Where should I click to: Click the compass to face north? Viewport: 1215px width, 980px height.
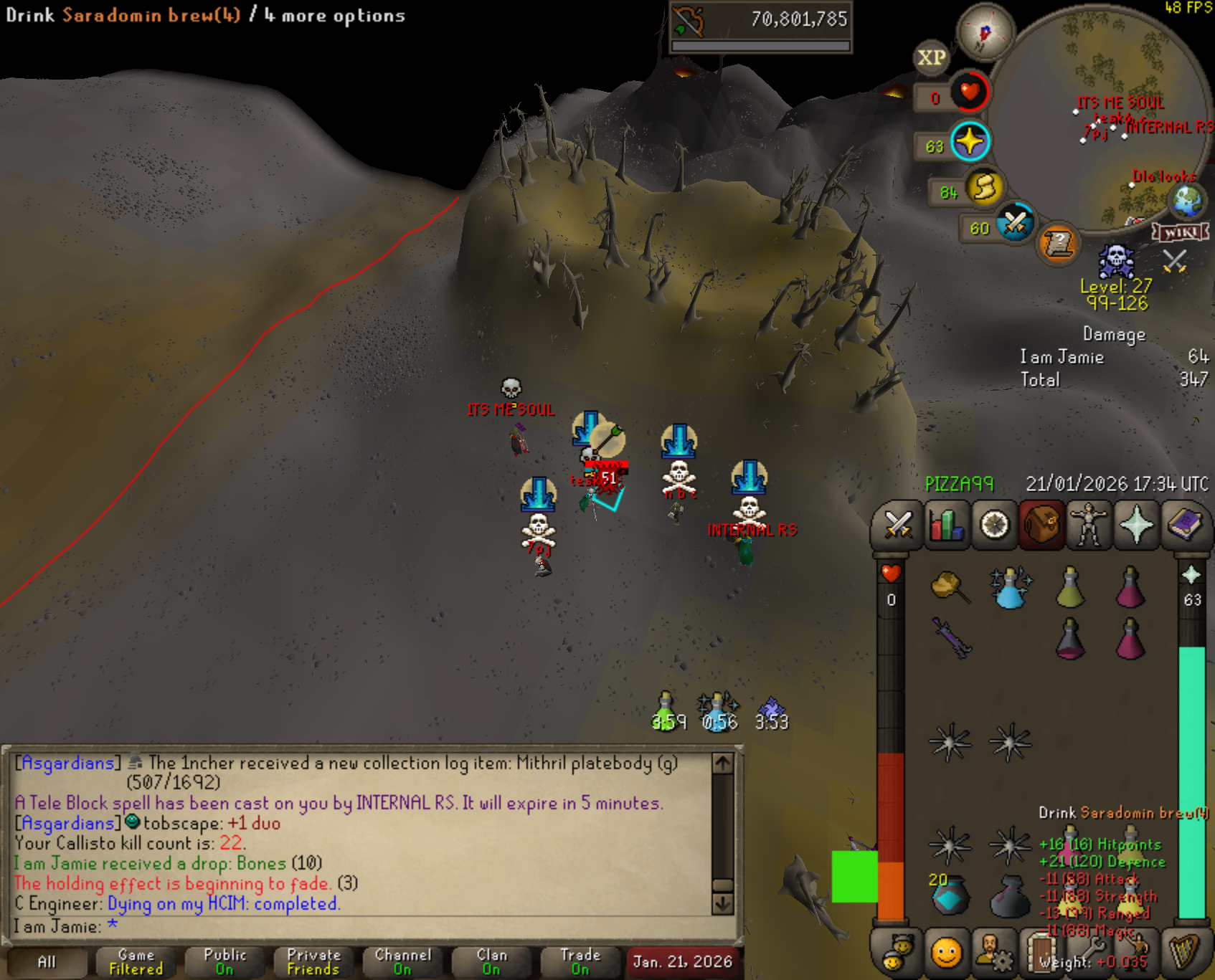click(x=985, y=32)
